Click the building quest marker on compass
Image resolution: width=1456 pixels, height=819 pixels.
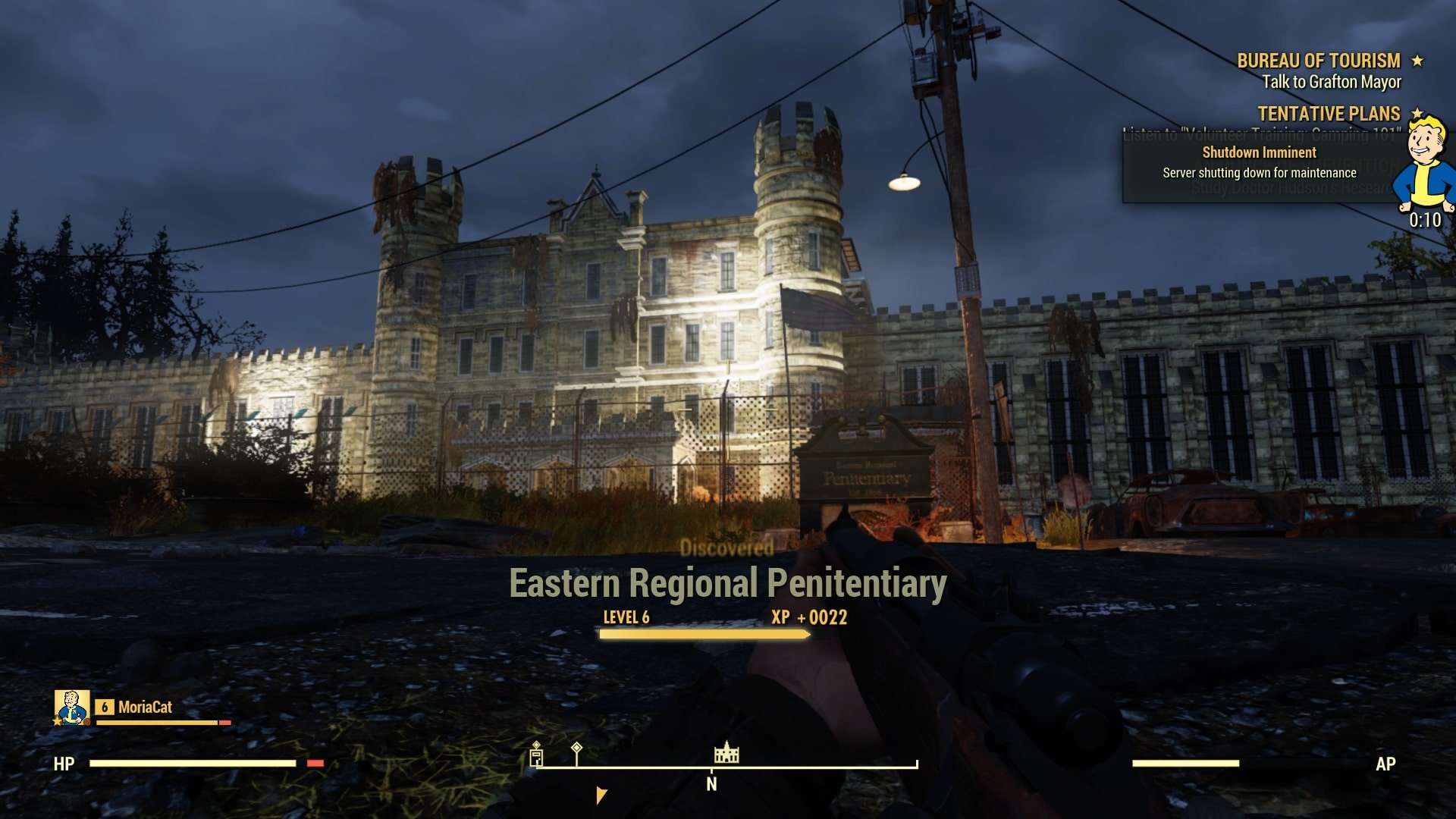click(536, 755)
